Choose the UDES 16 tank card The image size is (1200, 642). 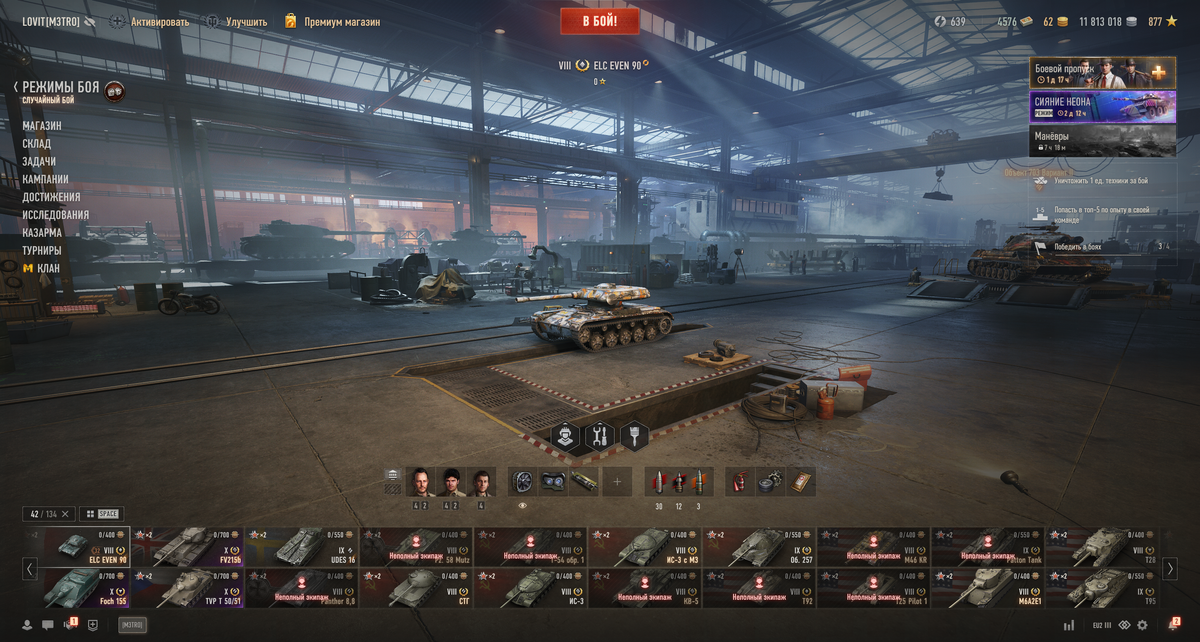(302, 547)
